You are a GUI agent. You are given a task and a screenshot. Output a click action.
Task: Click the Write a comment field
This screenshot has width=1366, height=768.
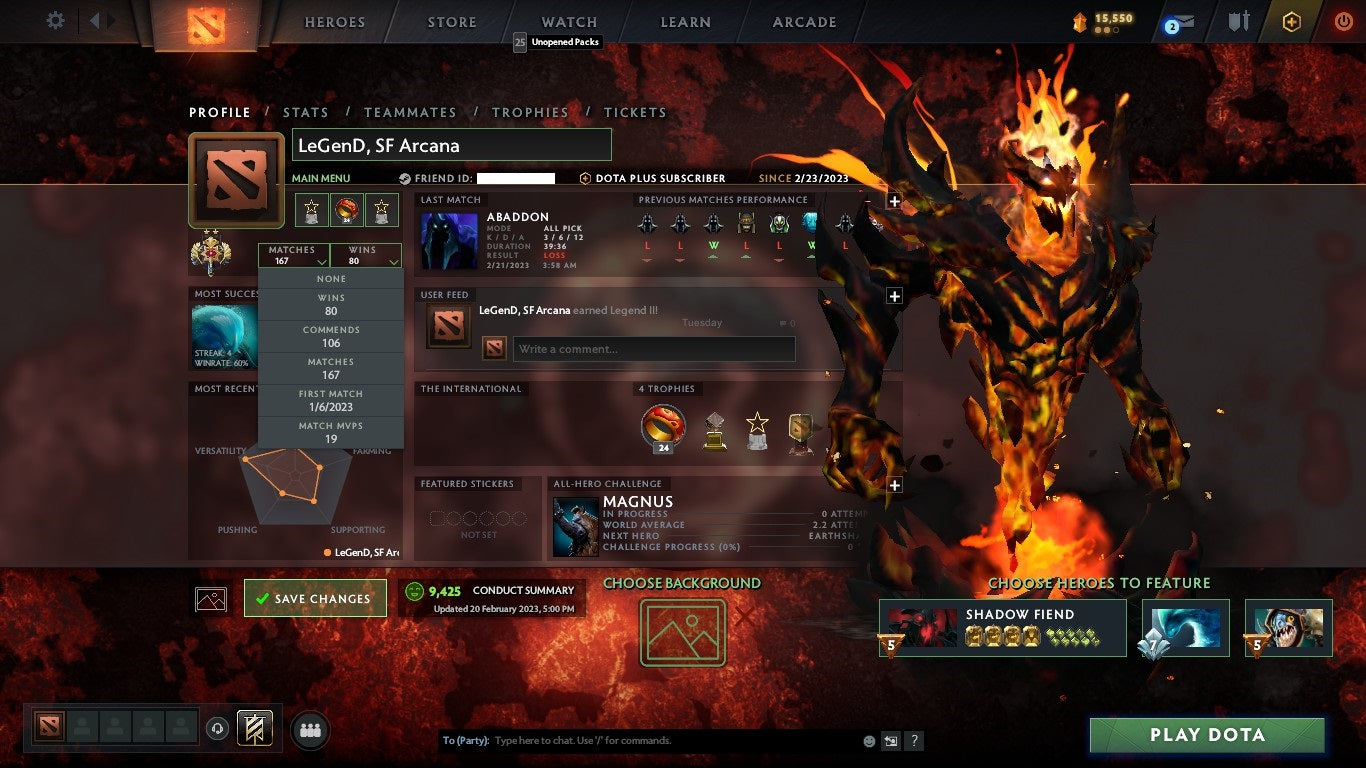[x=653, y=349]
